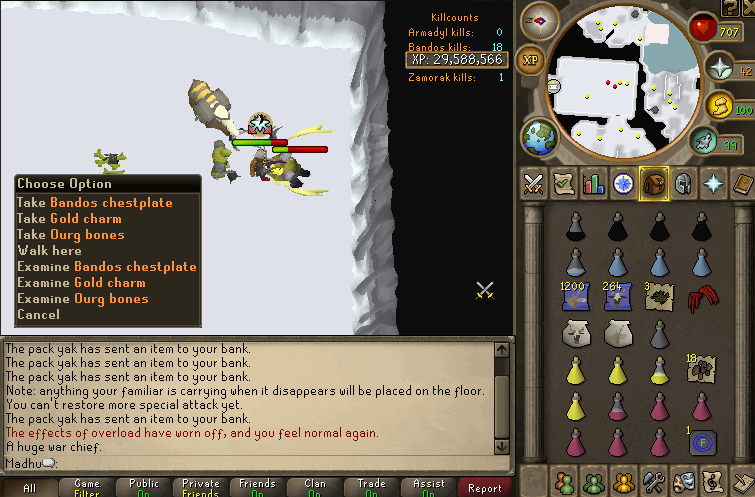Choose Walk here in the context menu
Image resolution: width=755 pixels, height=497 pixels.
tap(49, 251)
